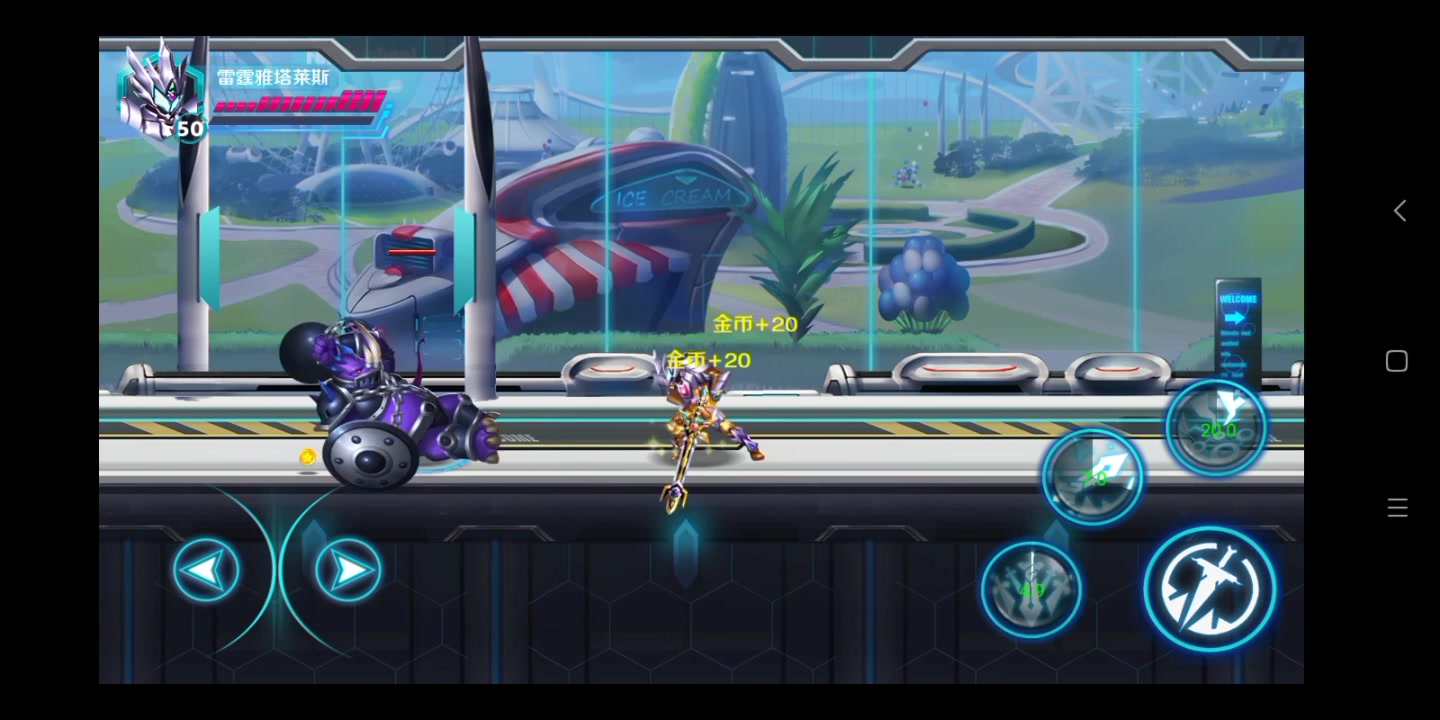Open the Android recent apps menu button

[1398, 508]
